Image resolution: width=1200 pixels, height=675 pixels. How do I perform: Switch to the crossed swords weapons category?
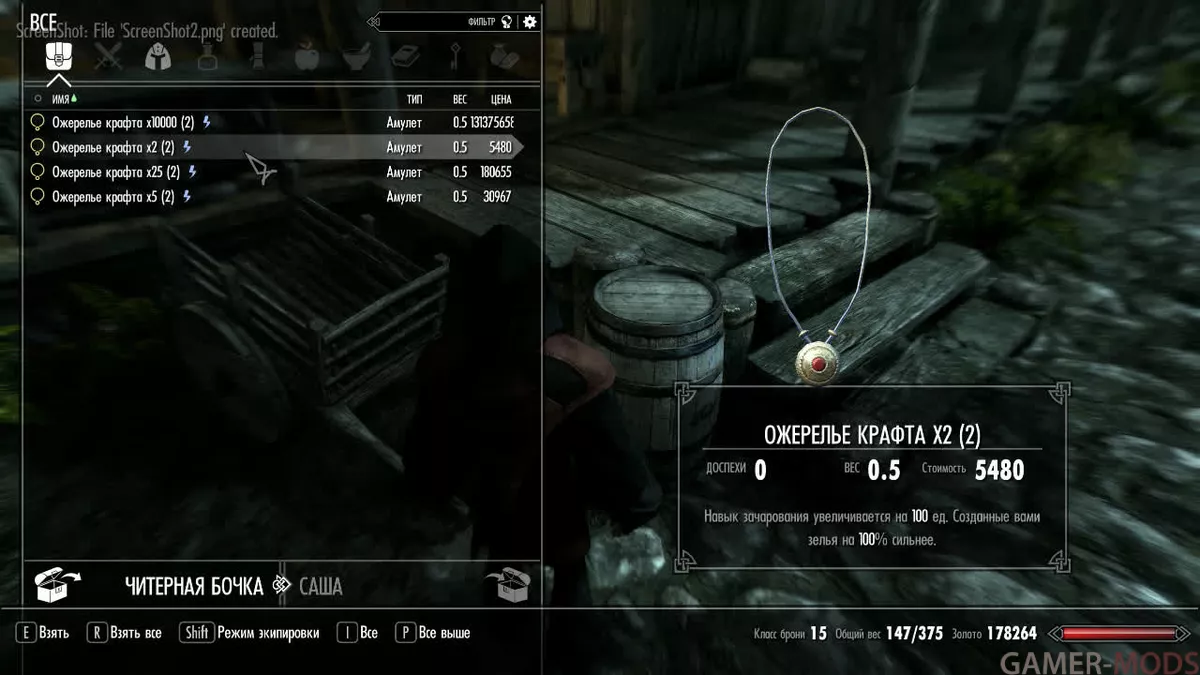108,56
